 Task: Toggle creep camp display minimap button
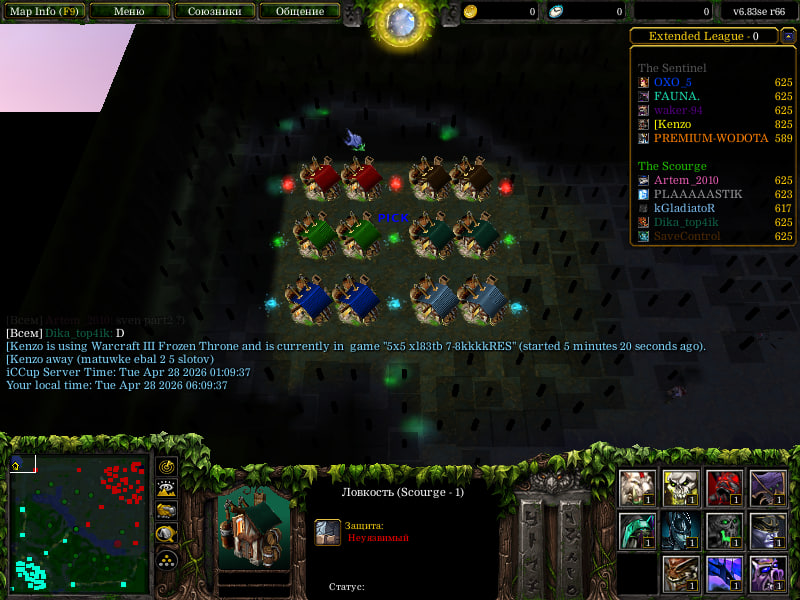pos(167,533)
